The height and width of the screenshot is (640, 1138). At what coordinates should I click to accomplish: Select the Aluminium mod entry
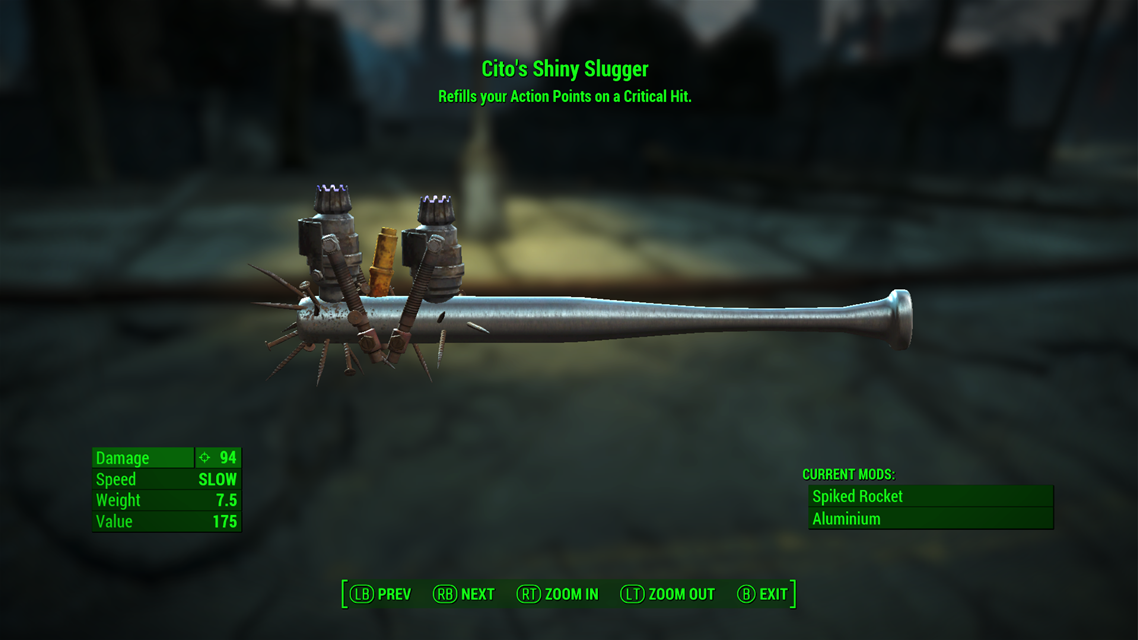[929, 519]
